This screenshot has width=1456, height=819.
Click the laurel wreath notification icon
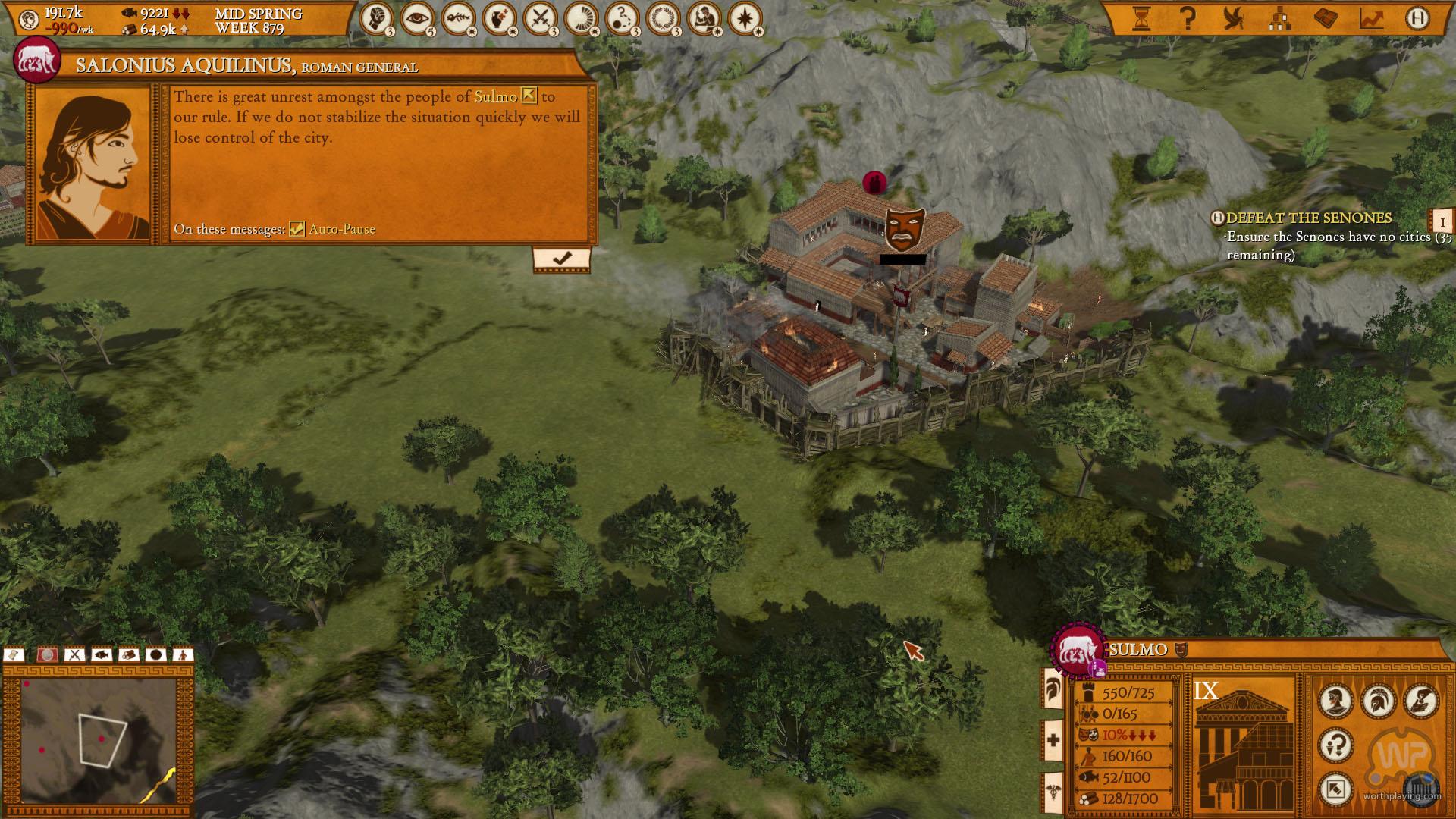[664, 19]
